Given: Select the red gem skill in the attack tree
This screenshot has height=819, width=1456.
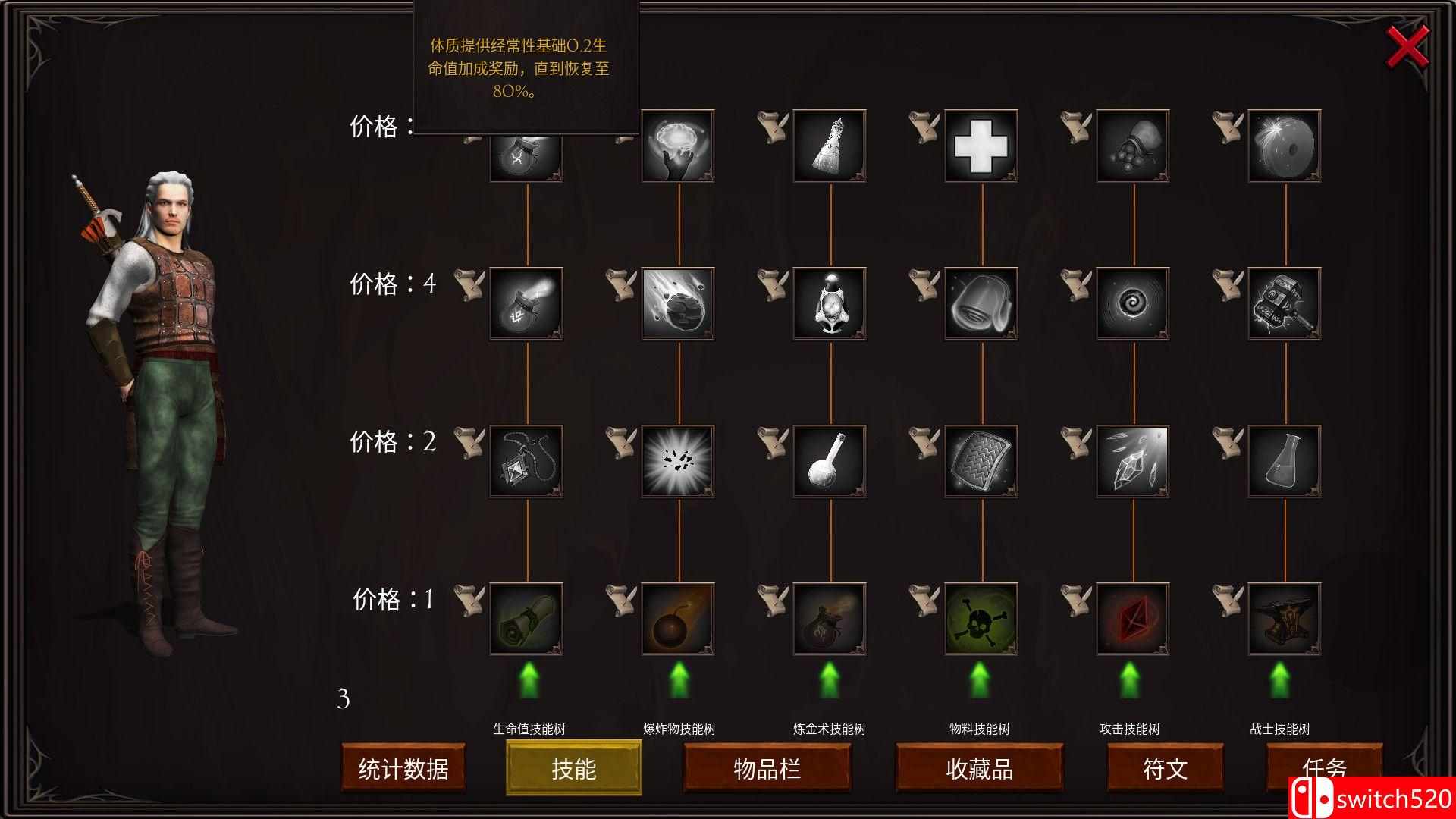Looking at the screenshot, I should click(x=1131, y=618).
